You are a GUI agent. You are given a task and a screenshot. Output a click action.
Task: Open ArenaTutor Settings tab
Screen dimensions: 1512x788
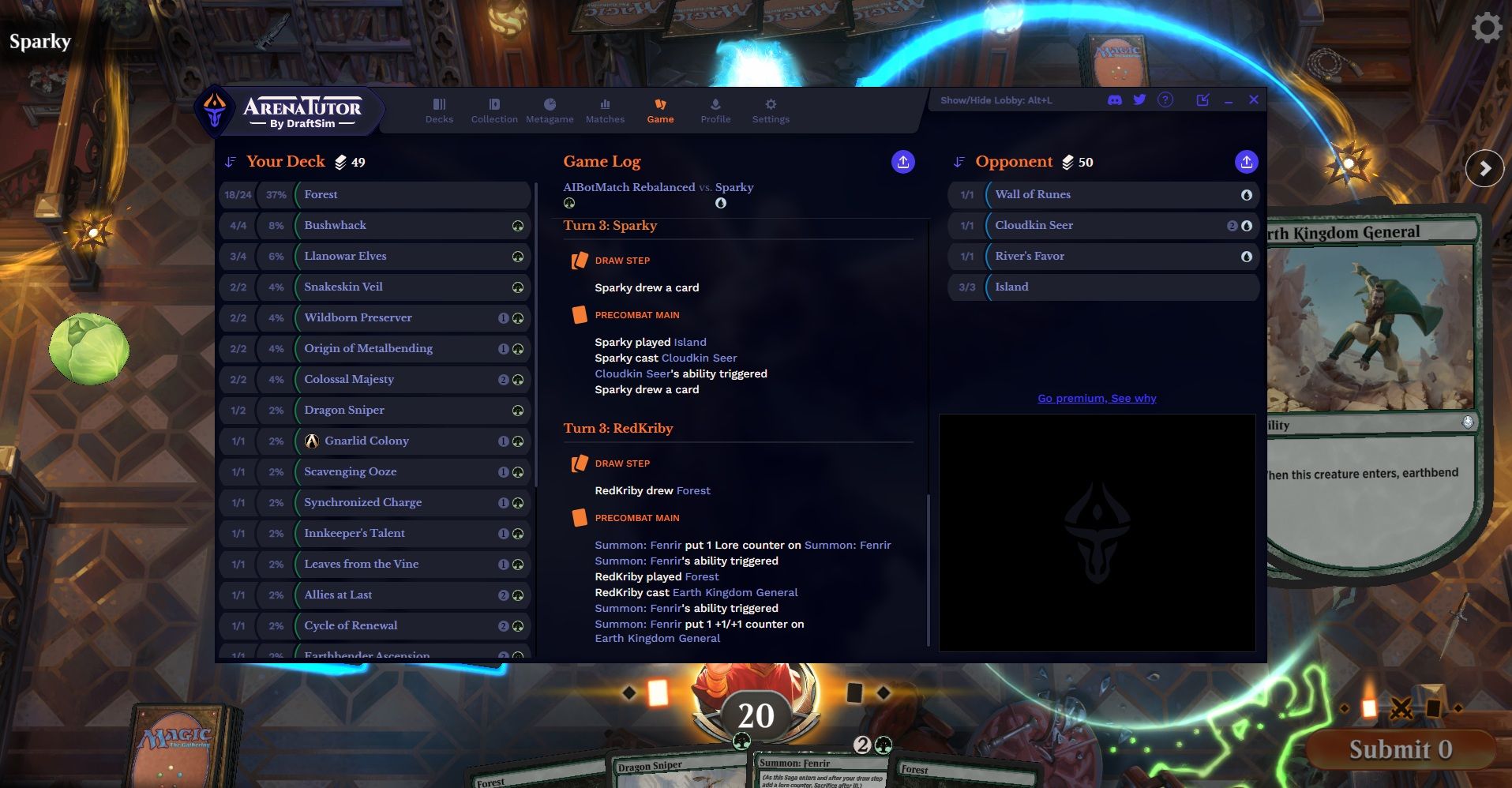(x=770, y=111)
